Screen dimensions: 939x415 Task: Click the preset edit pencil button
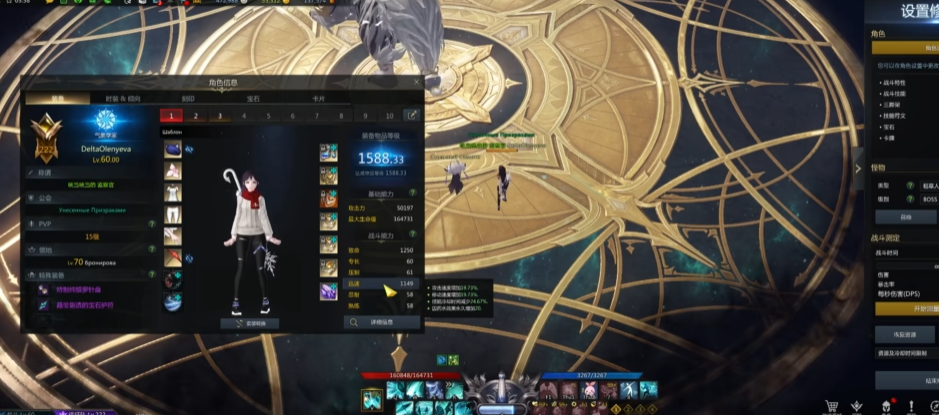(410, 116)
